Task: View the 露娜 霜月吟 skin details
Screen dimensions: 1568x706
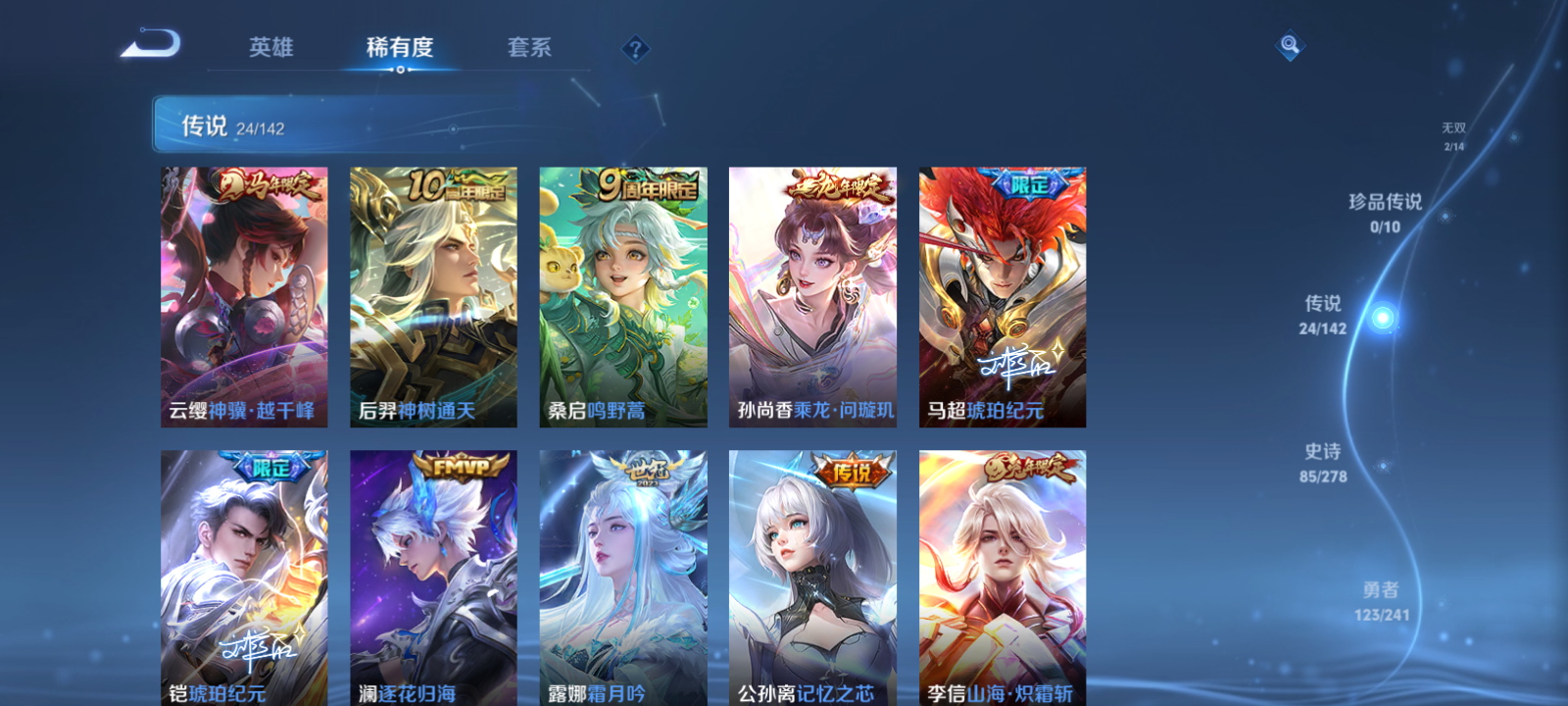Action: coord(623,579)
